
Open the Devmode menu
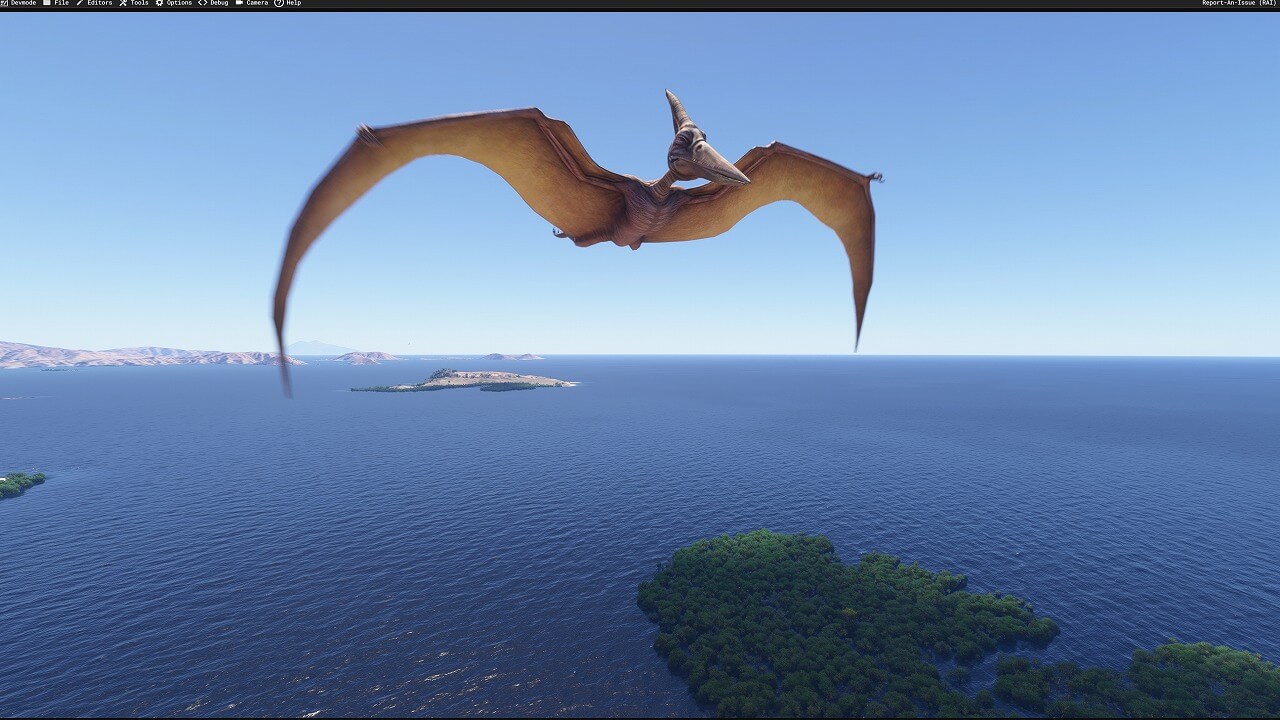click(x=20, y=3)
